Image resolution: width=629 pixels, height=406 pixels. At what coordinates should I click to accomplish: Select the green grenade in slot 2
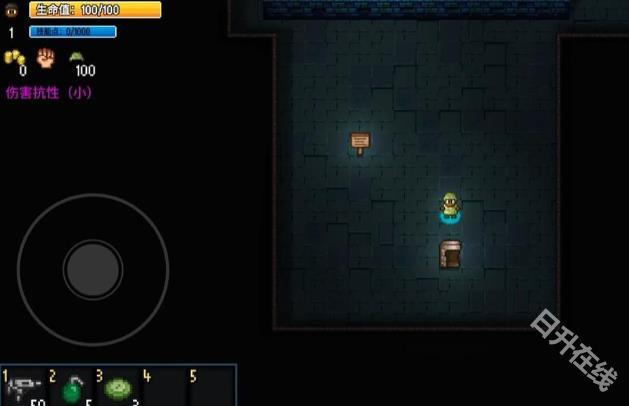click(x=72, y=389)
